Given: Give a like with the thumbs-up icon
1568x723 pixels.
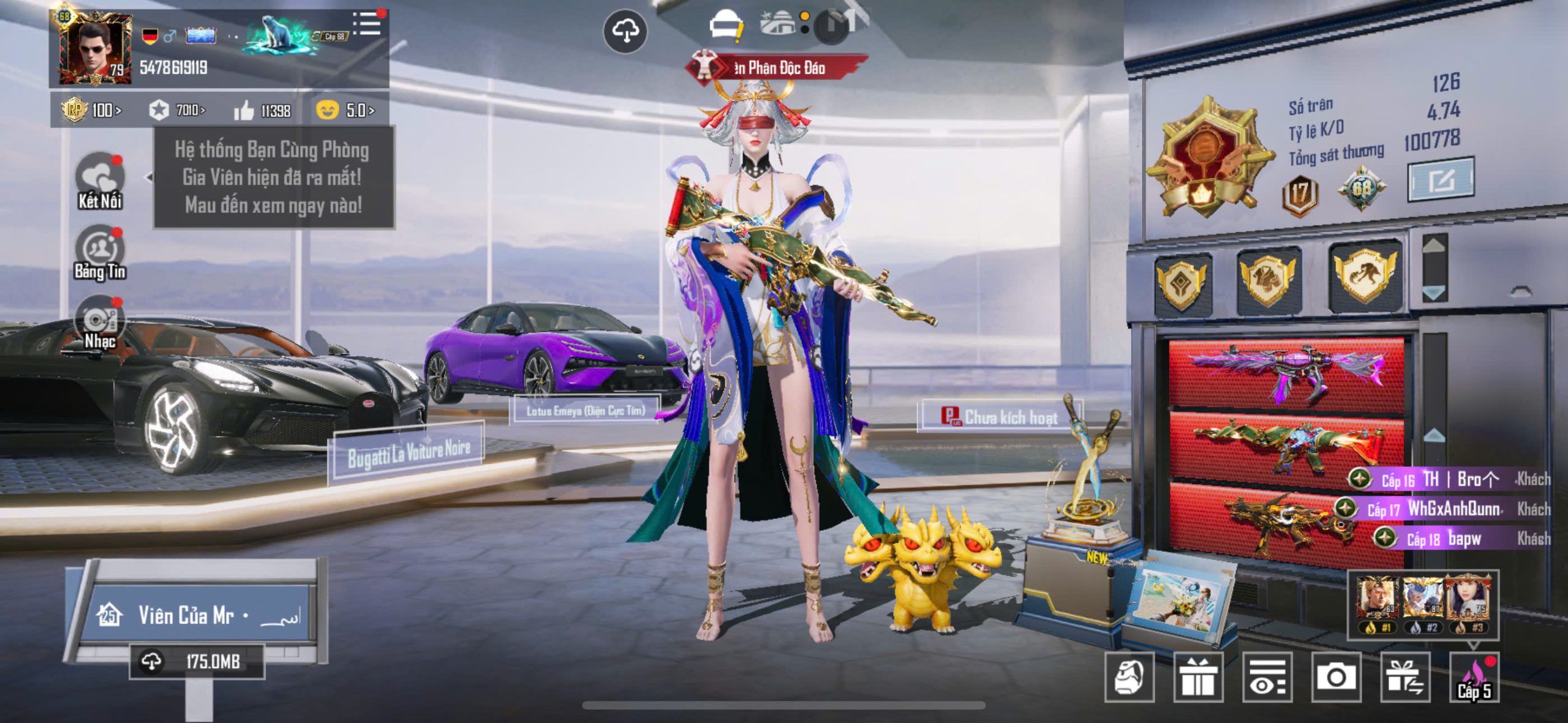Looking at the screenshot, I should pos(244,111).
